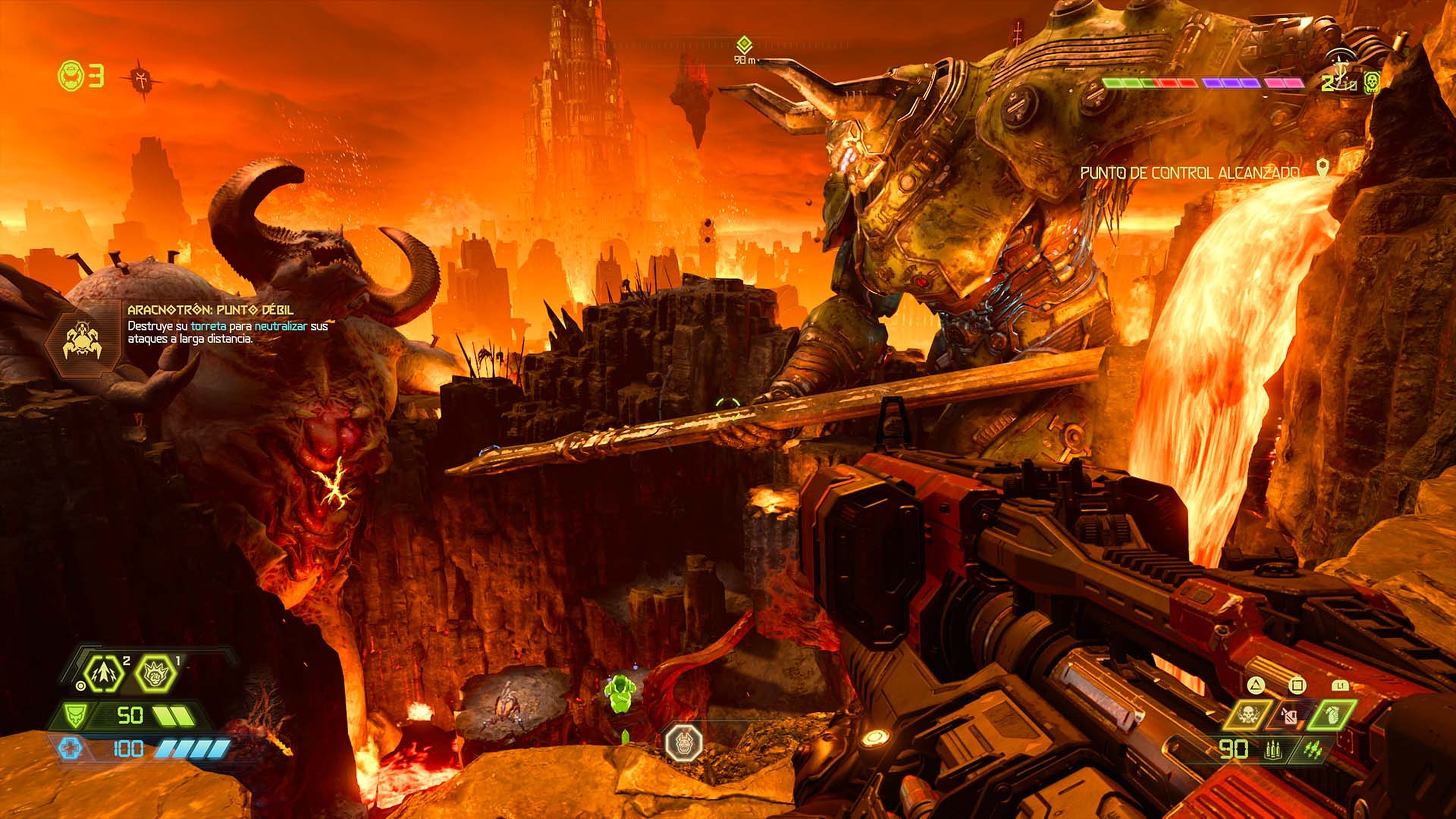Screen dimensions: 1456x819
Task: Select the dash arrow ability hexagon
Action: [x=105, y=675]
